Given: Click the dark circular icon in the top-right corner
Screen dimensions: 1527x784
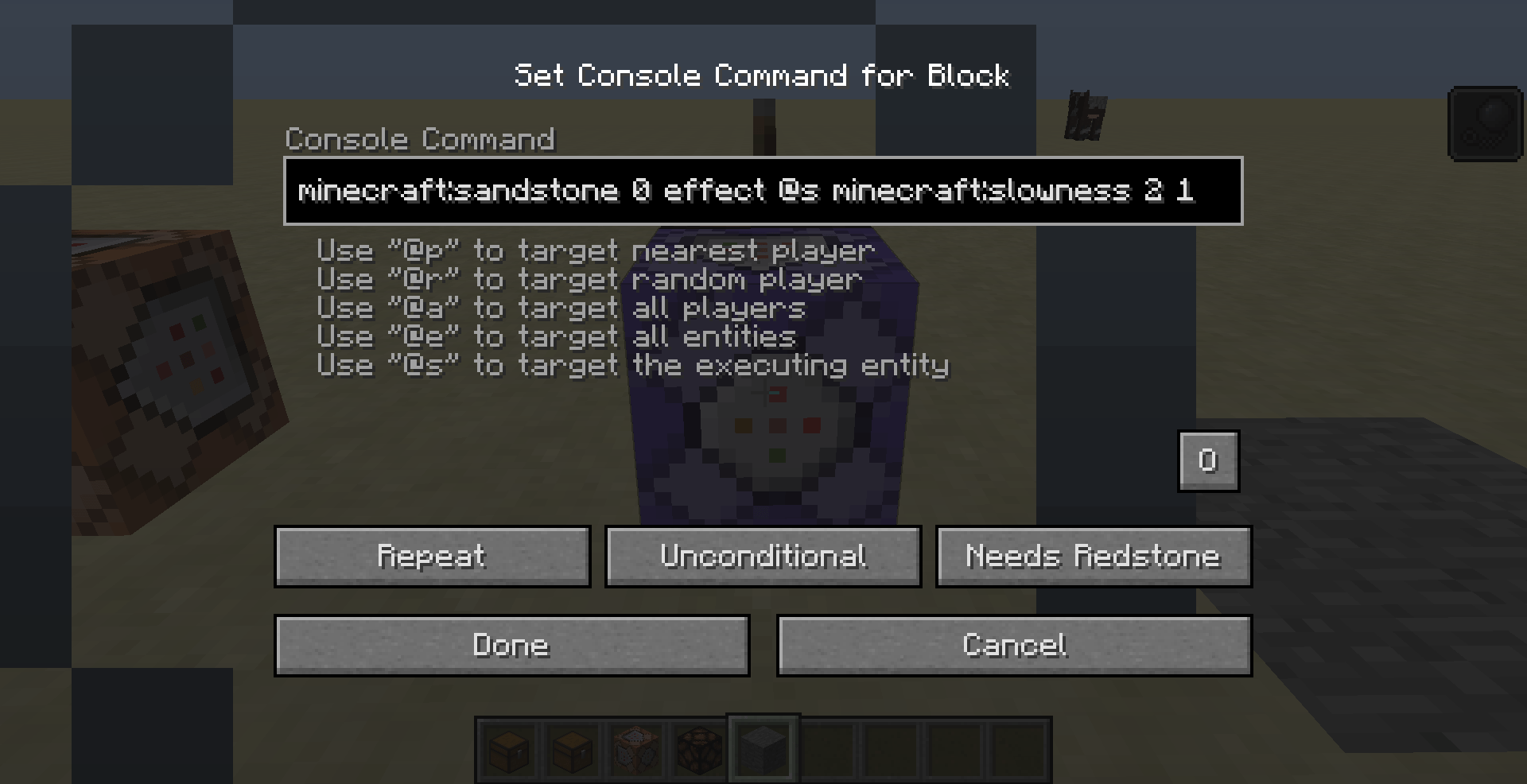Looking at the screenshot, I should 1484,125.
